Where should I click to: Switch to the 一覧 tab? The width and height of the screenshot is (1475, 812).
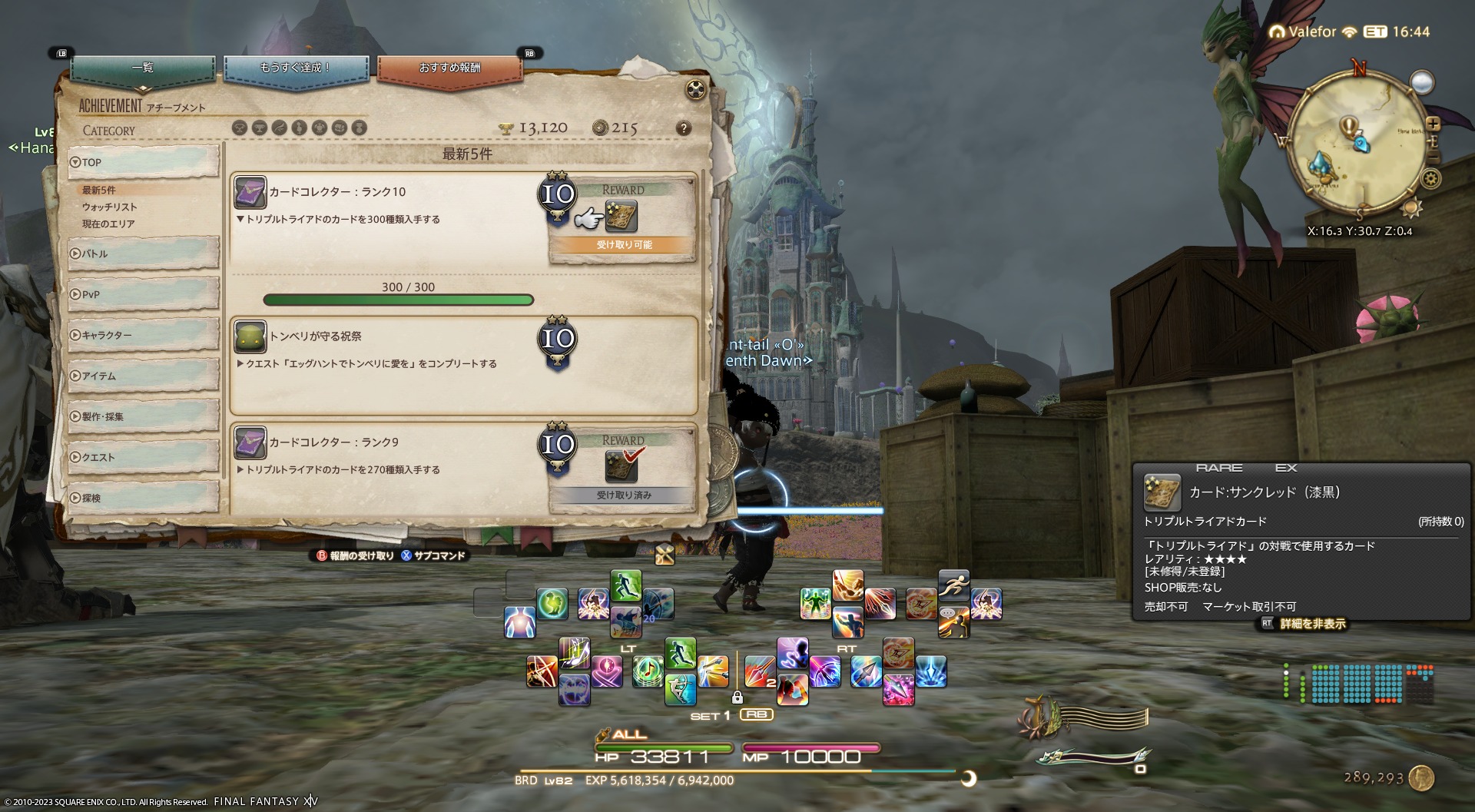143,69
